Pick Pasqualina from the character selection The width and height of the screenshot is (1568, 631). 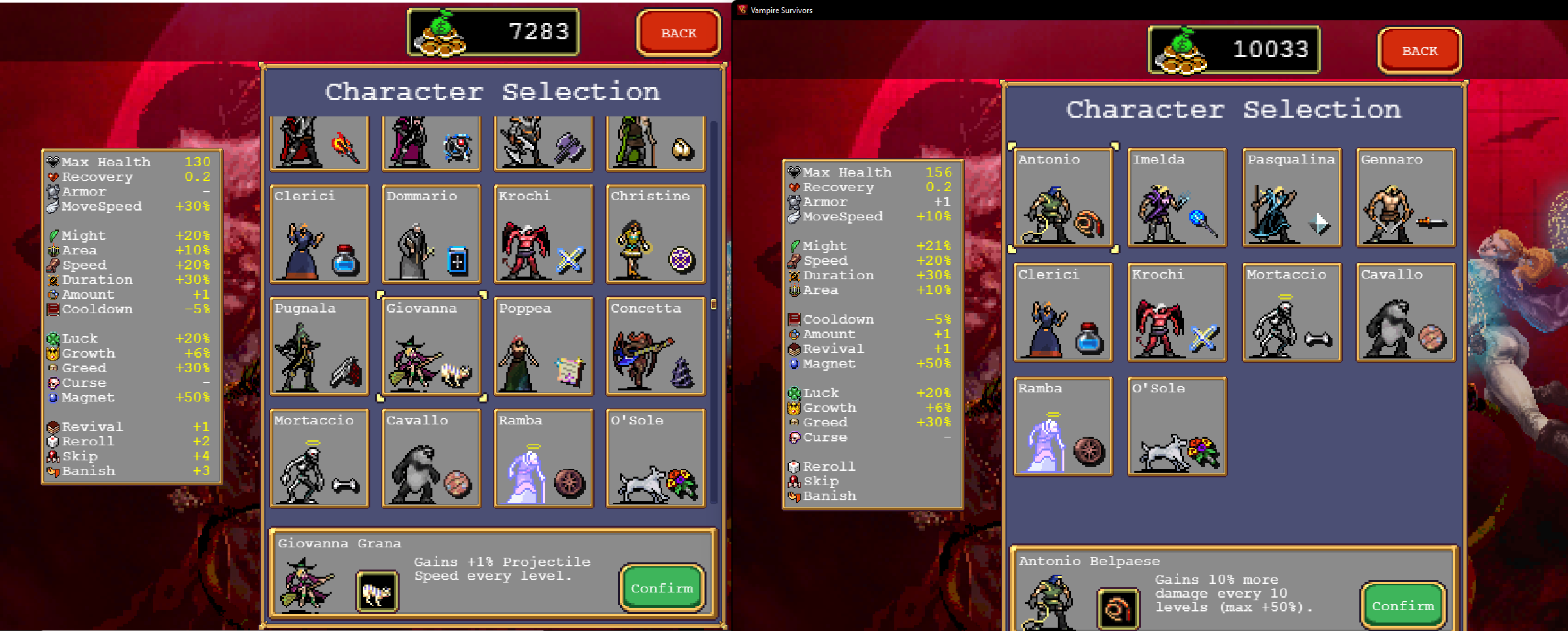point(1291,197)
